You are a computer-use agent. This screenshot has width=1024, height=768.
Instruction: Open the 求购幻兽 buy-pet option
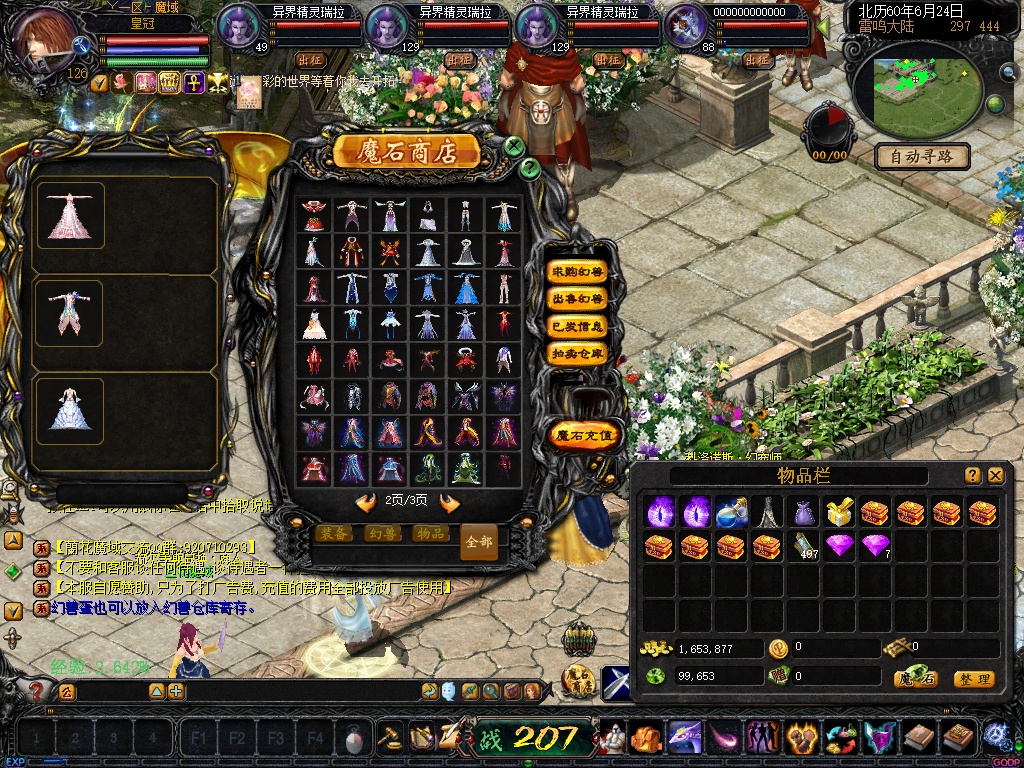577,272
